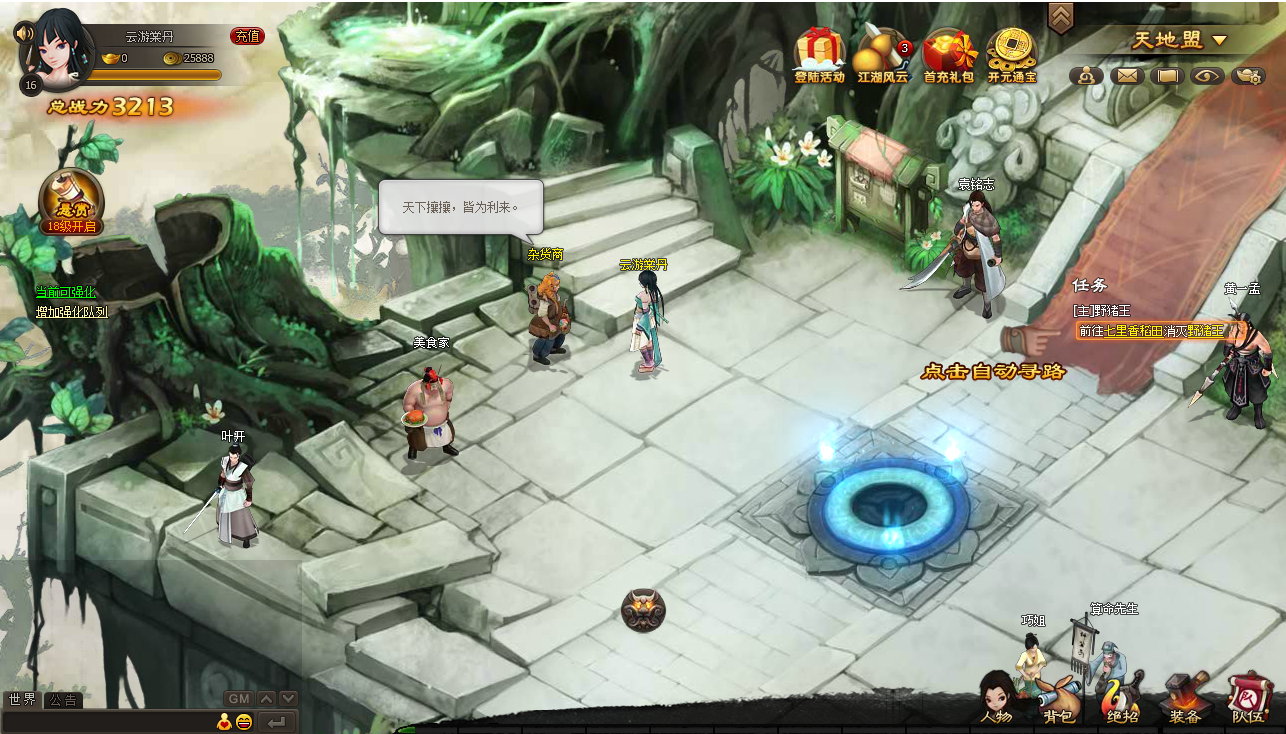Expand the 天地盟 dropdown
This screenshot has height=734, width=1286.
(x=1219, y=41)
